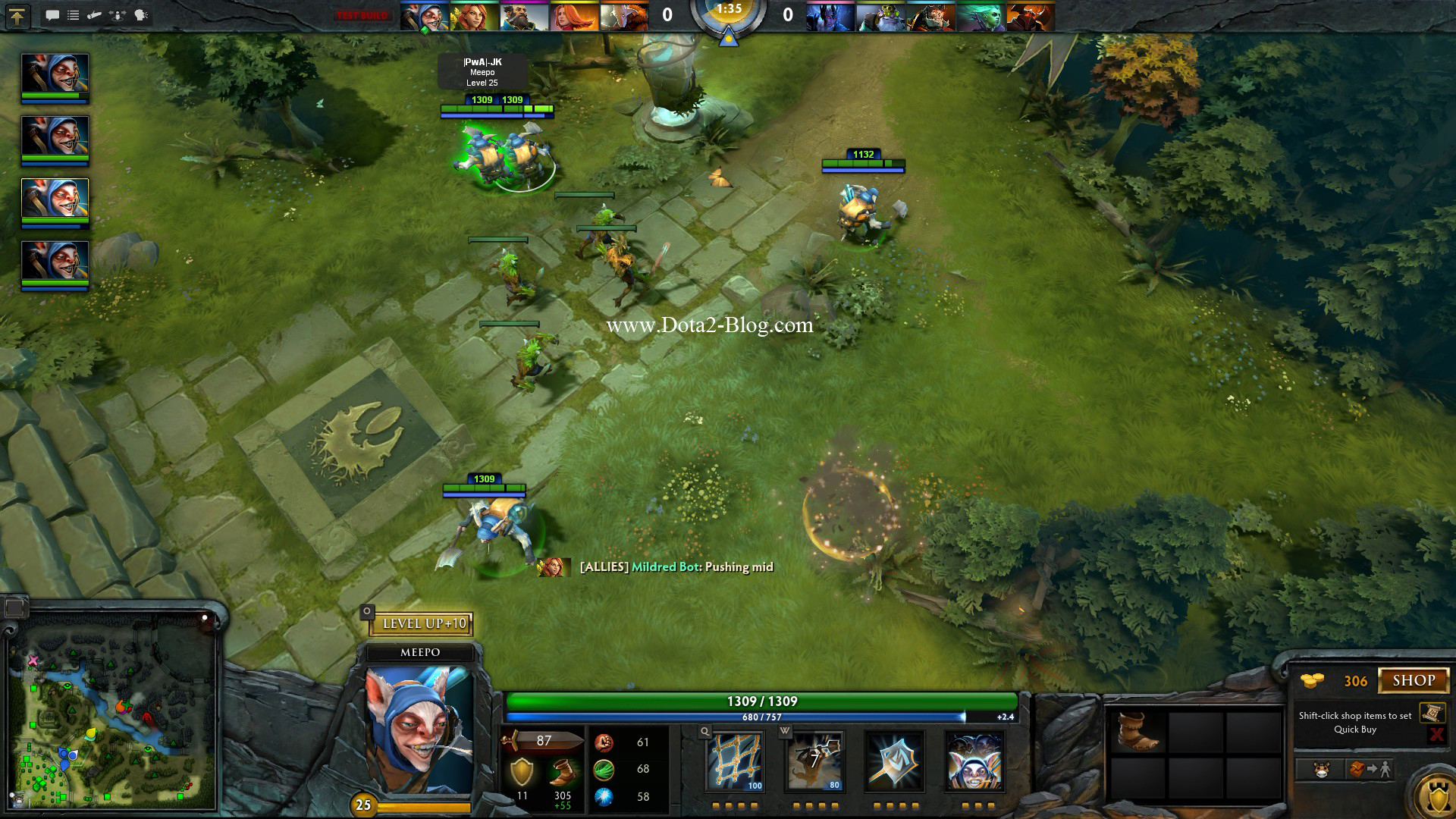Viewport: 1456px width, 819px height.
Task: Open the chat bubble icon
Action: [x=52, y=14]
